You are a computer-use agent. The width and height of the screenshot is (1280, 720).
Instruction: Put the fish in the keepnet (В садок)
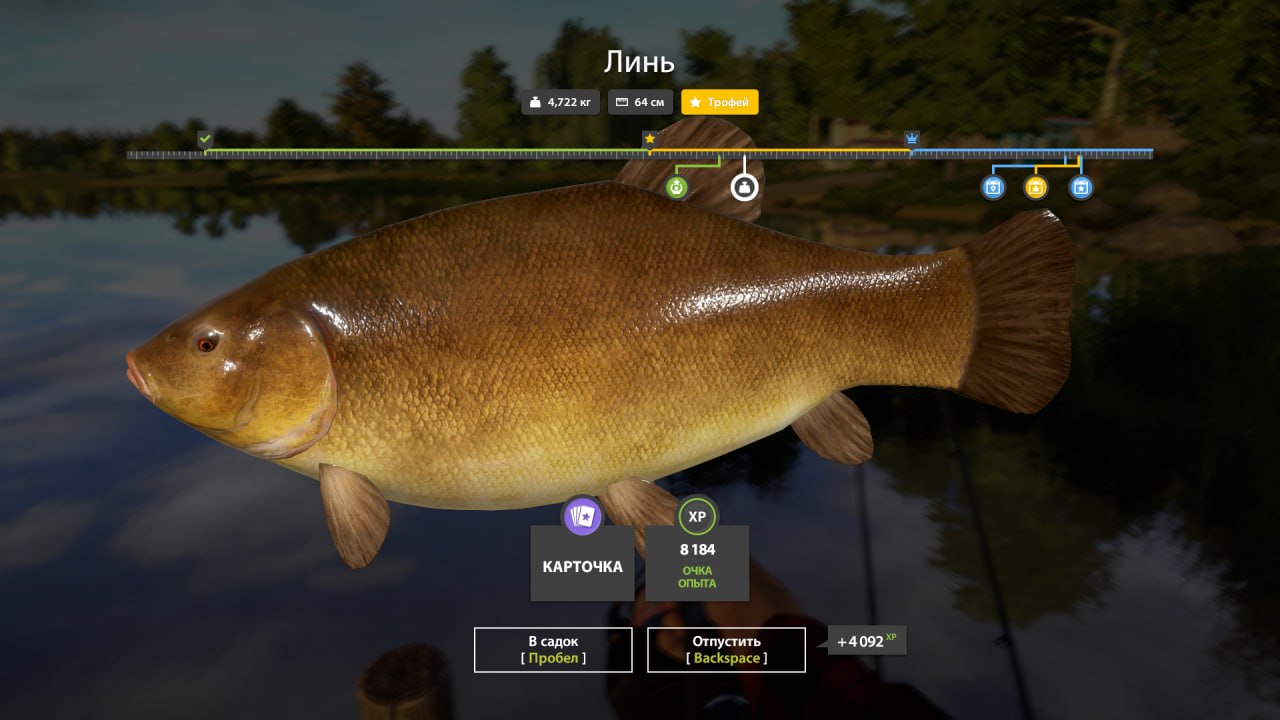click(x=553, y=649)
